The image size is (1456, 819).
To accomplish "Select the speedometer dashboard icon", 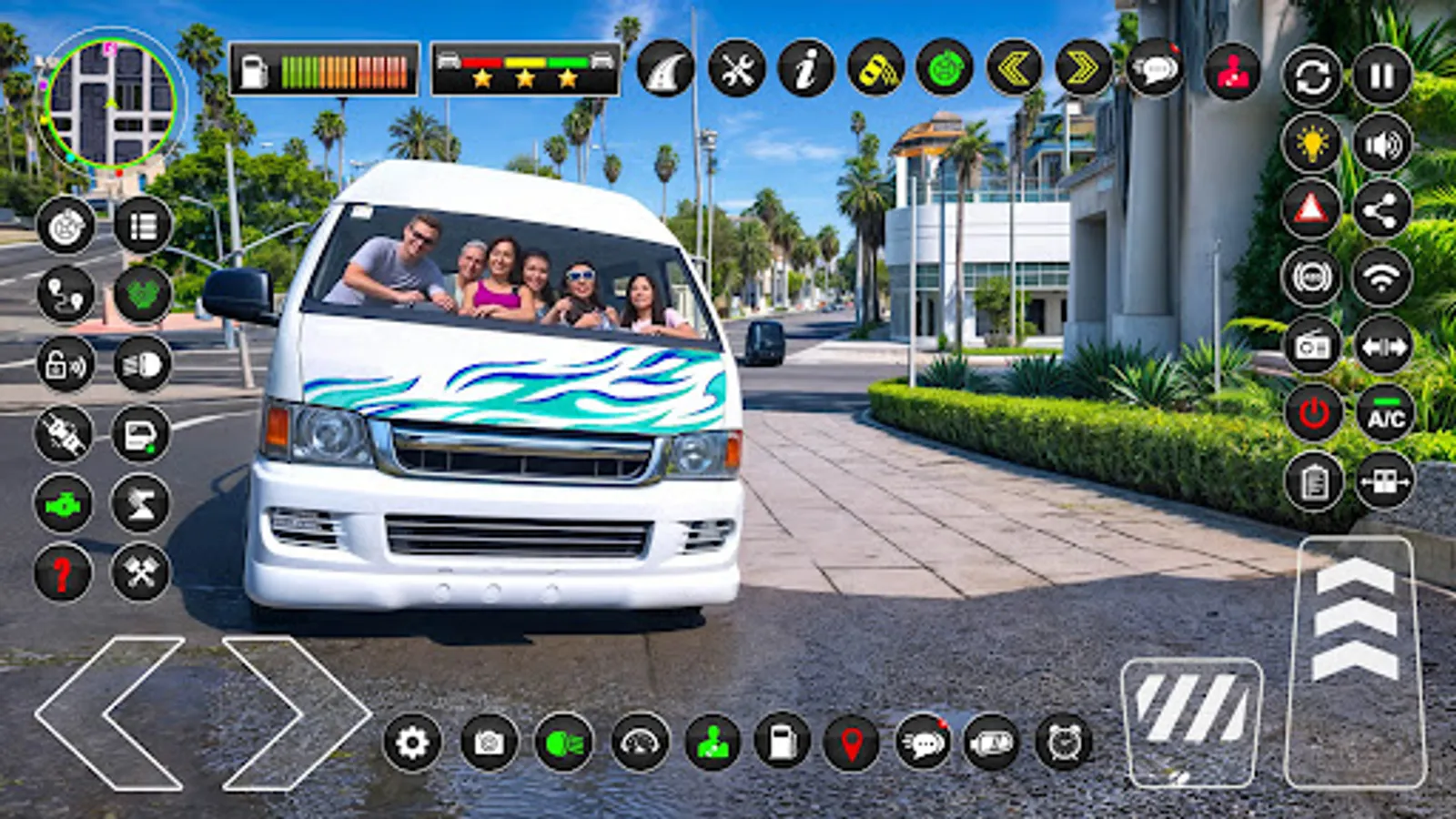I will click(640, 743).
